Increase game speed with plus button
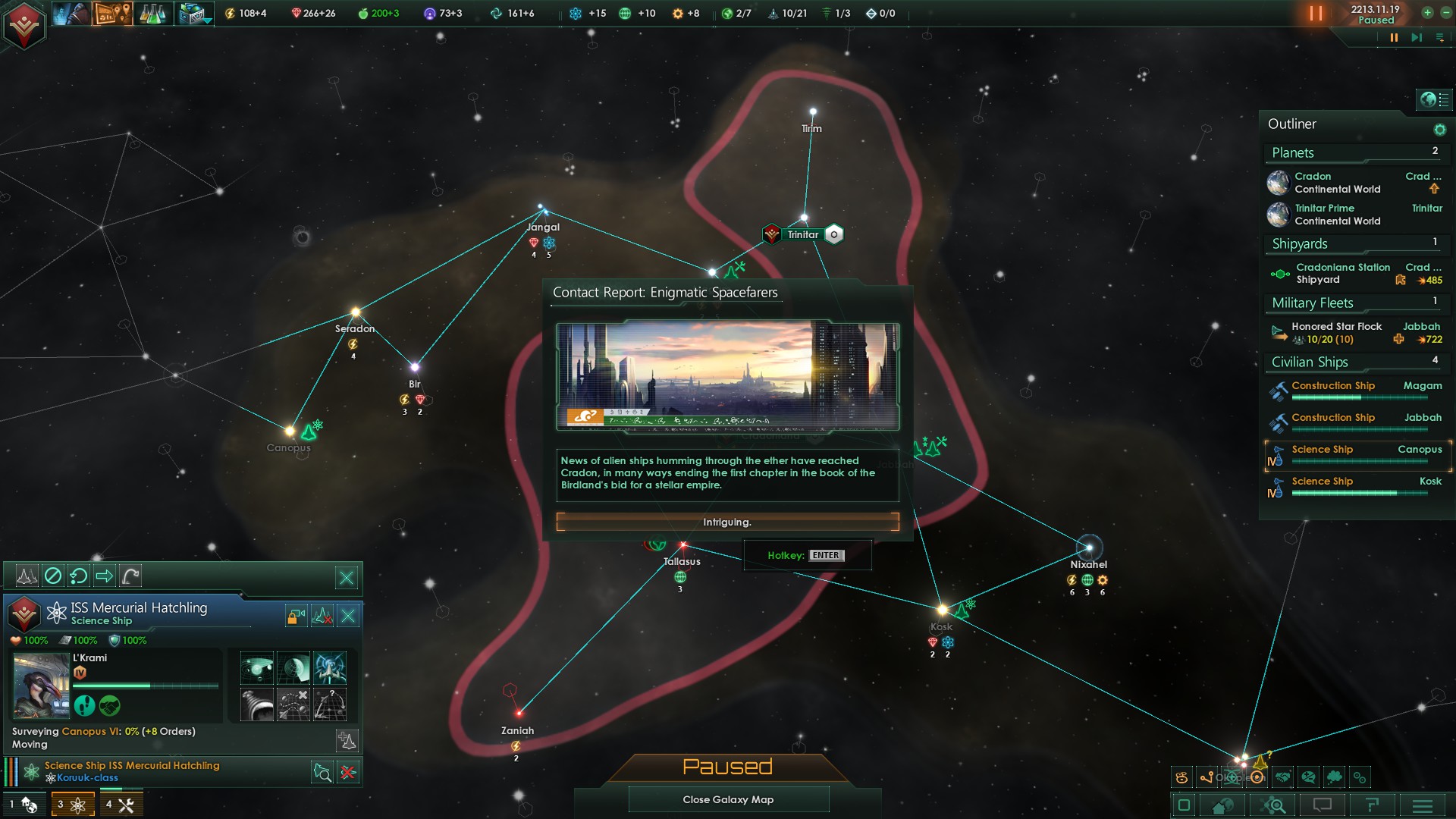 (1426, 13)
